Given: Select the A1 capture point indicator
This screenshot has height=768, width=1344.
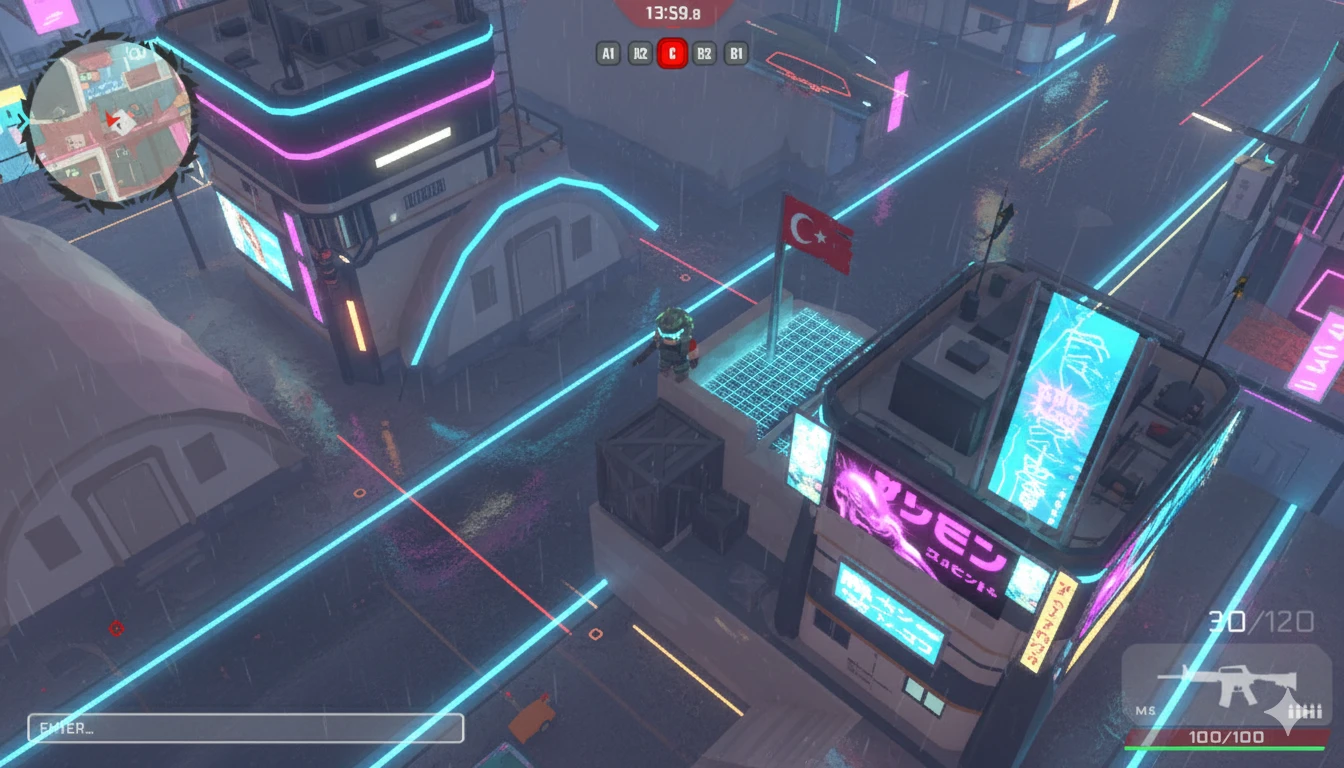Looking at the screenshot, I should pos(607,54).
